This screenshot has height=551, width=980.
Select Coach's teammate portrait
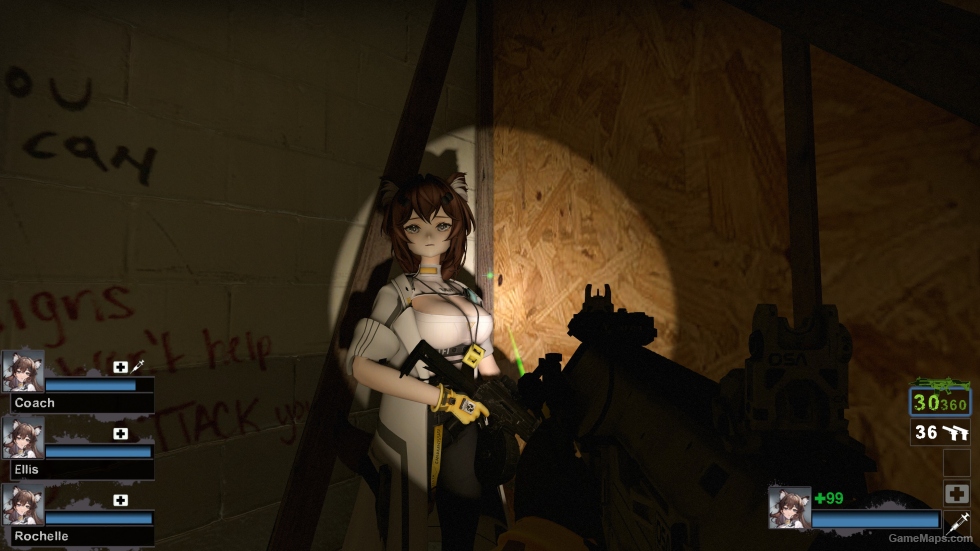pyautogui.click(x=23, y=371)
